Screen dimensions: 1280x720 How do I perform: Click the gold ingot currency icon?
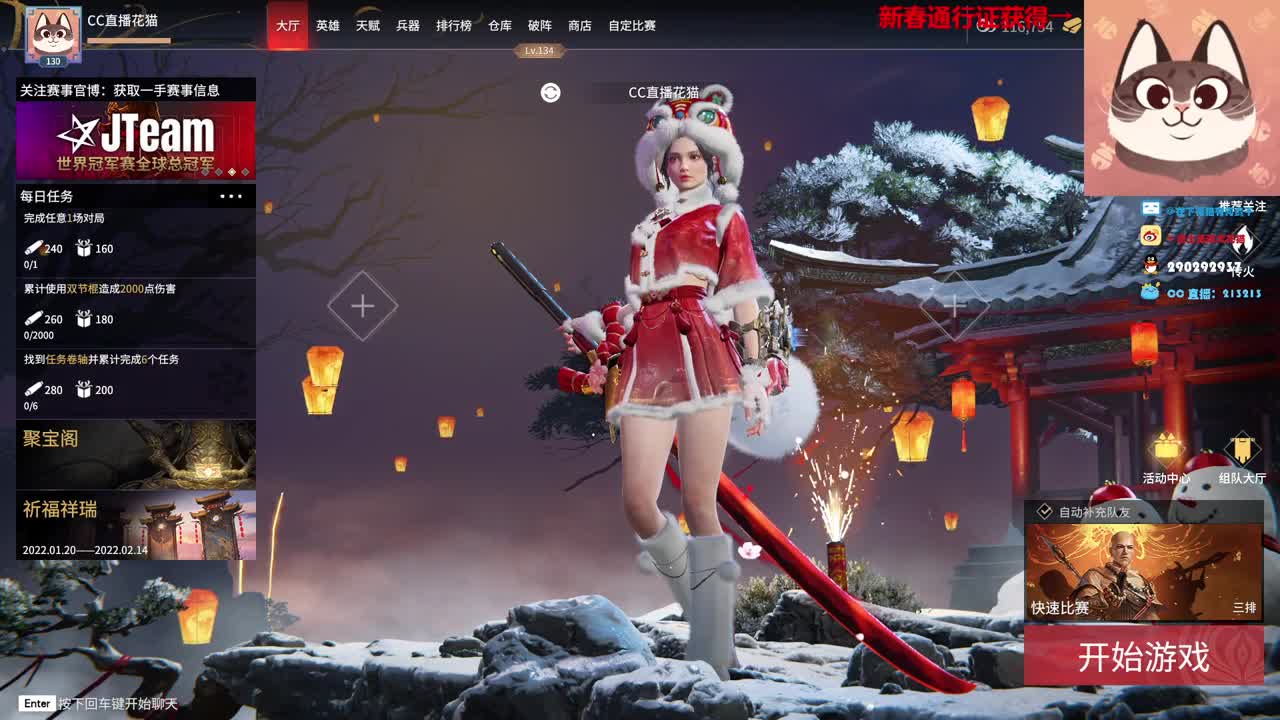(x=1070, y=24)
